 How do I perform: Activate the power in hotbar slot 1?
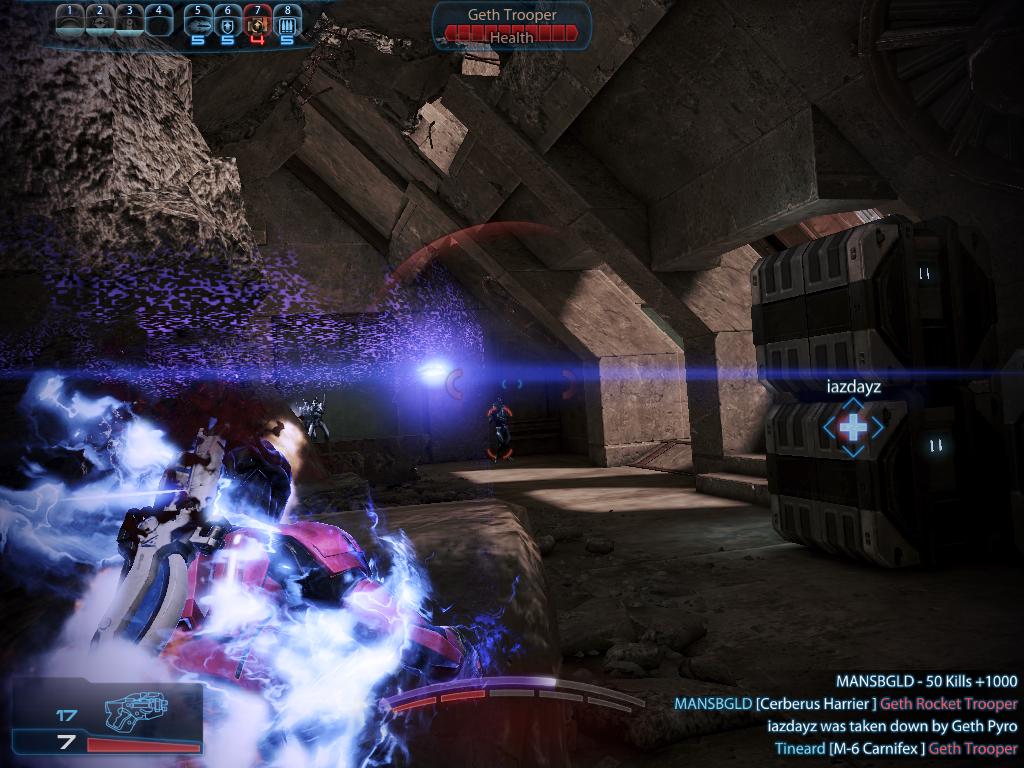[x=69, y=21]
